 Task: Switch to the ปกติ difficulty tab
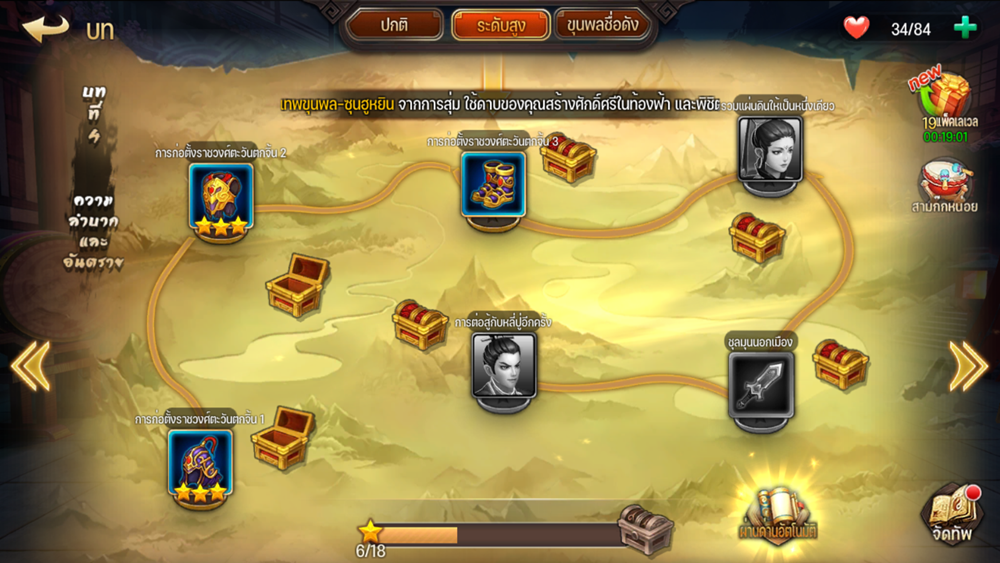click(396, 24)
